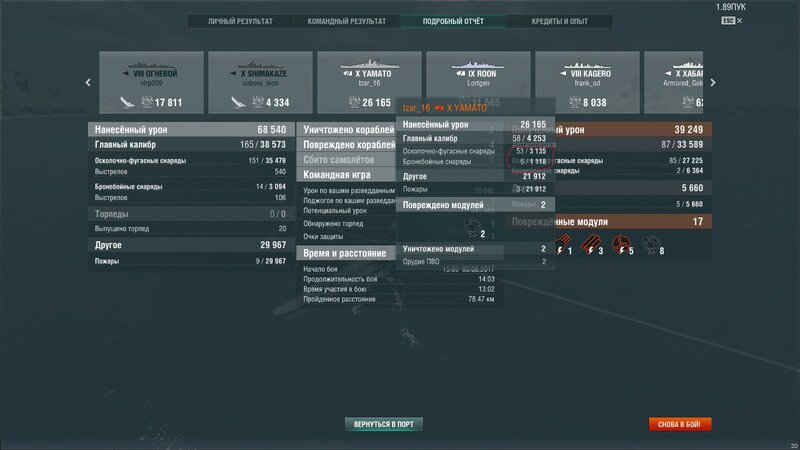Select the Подробный отчёт tab
The height and width of the screenshot is (450, 800).
point(455,20)
